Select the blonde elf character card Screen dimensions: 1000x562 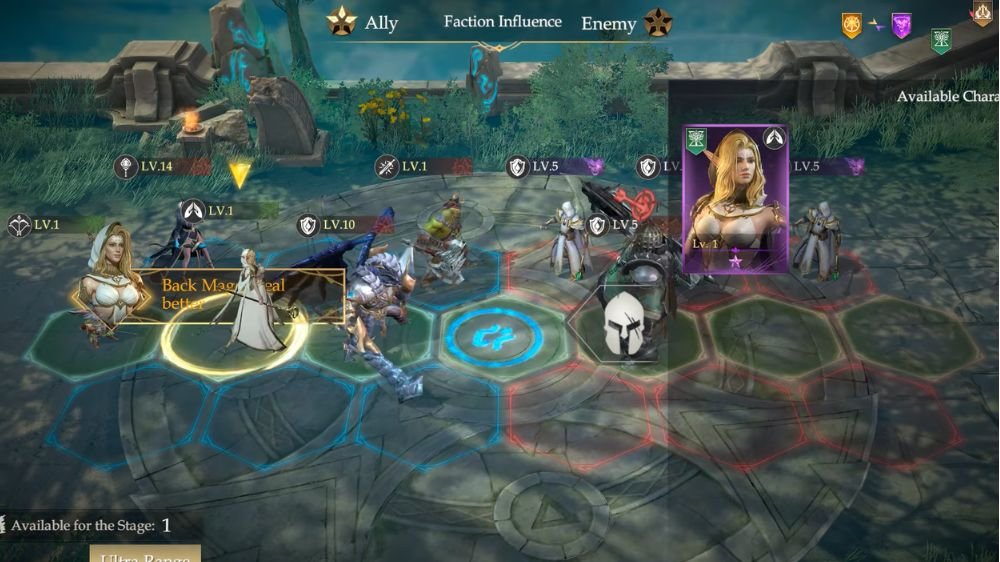coord(735,198)
